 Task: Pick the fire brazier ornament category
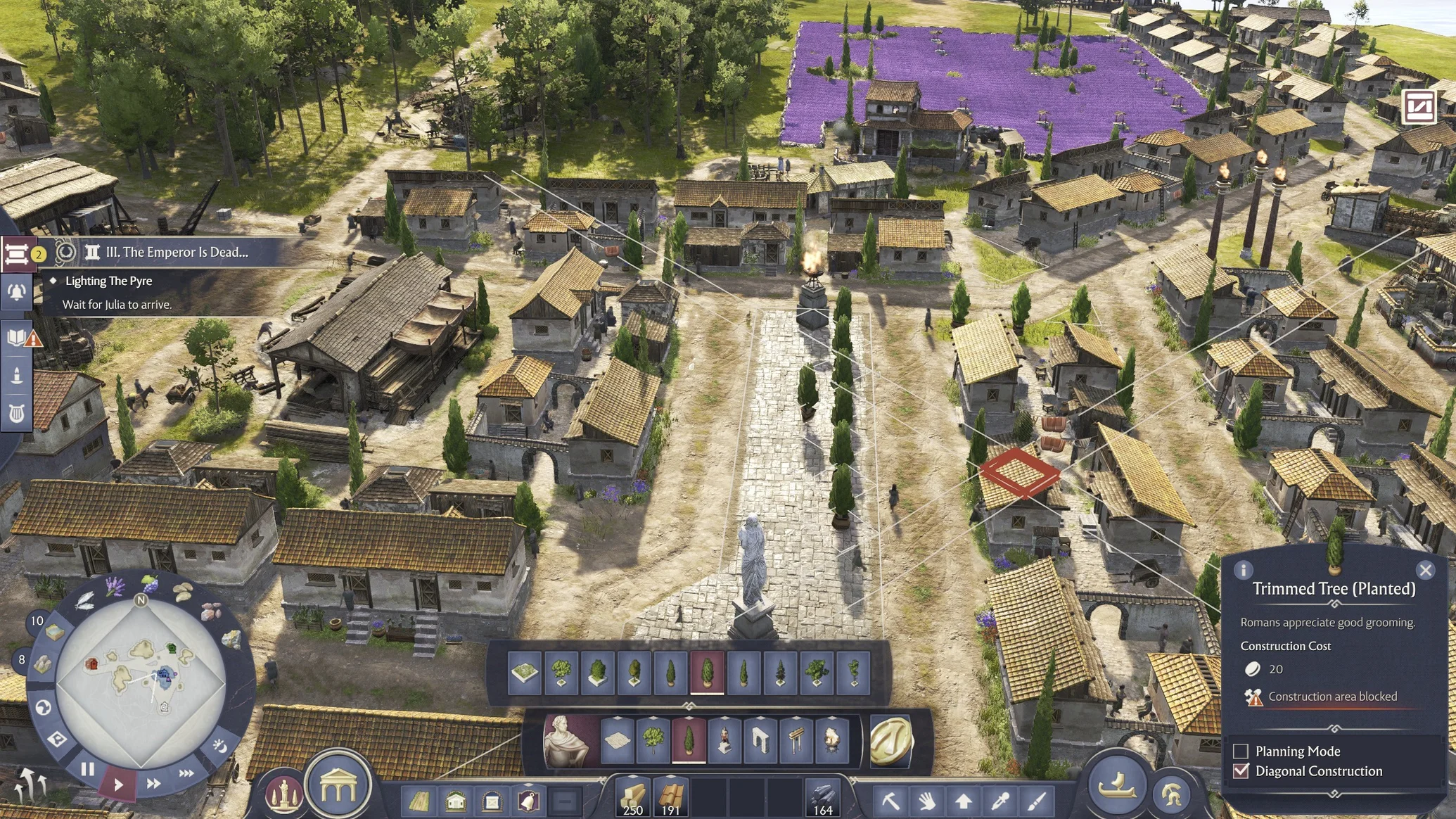832,741
